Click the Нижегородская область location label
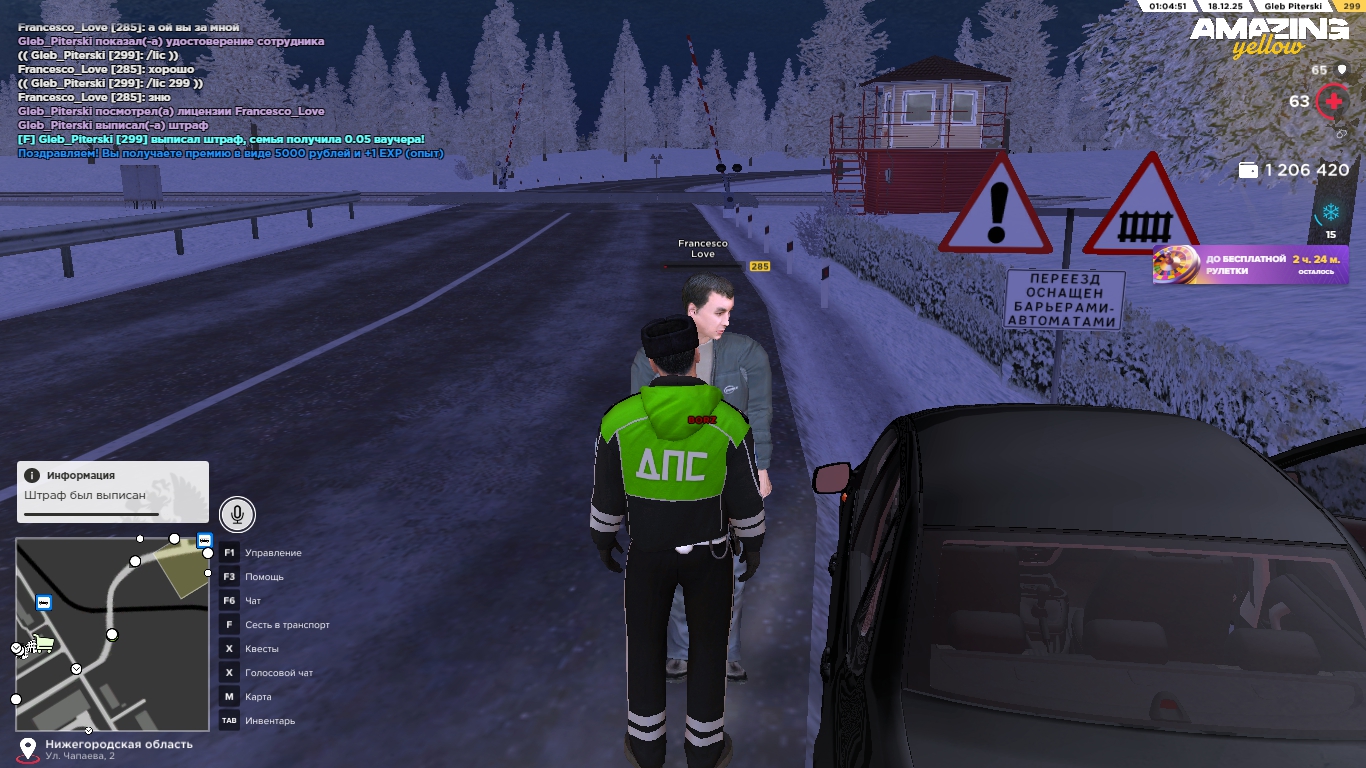This screenshot has height=768, width=1366. click(x=118, y=745)
